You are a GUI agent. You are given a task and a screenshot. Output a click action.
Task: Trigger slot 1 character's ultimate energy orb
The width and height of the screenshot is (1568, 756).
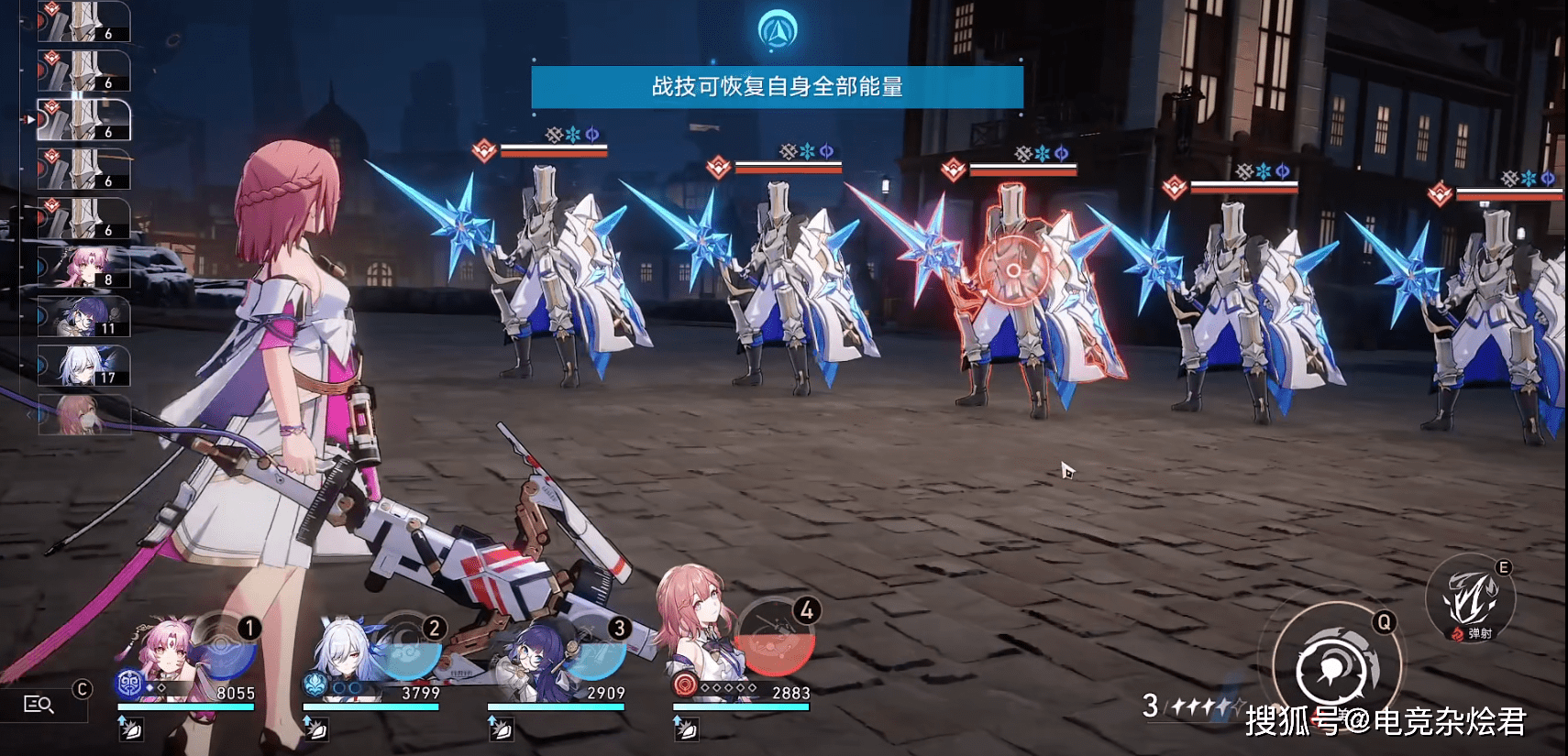pyautogui.click(x=223, y=646)
